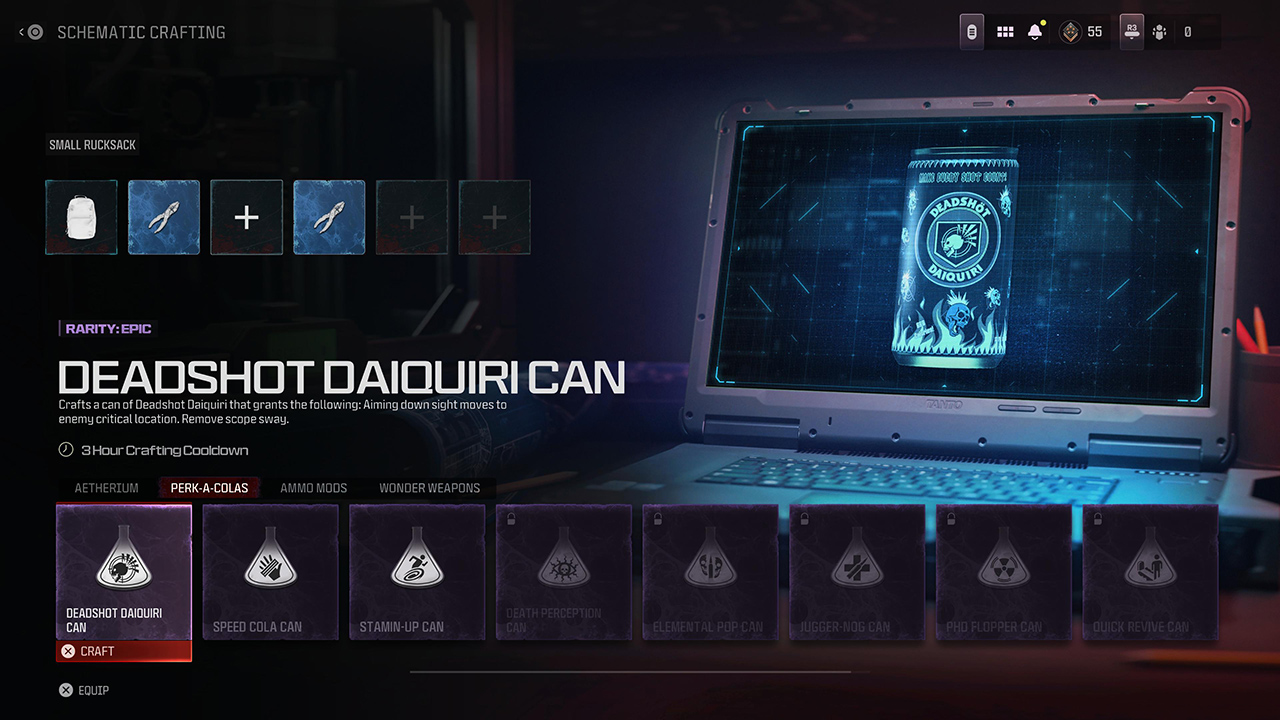Viewport: 1280px width, 720px height.
Task: Switch to the Aetherium tab
Action: pos(106,488)
